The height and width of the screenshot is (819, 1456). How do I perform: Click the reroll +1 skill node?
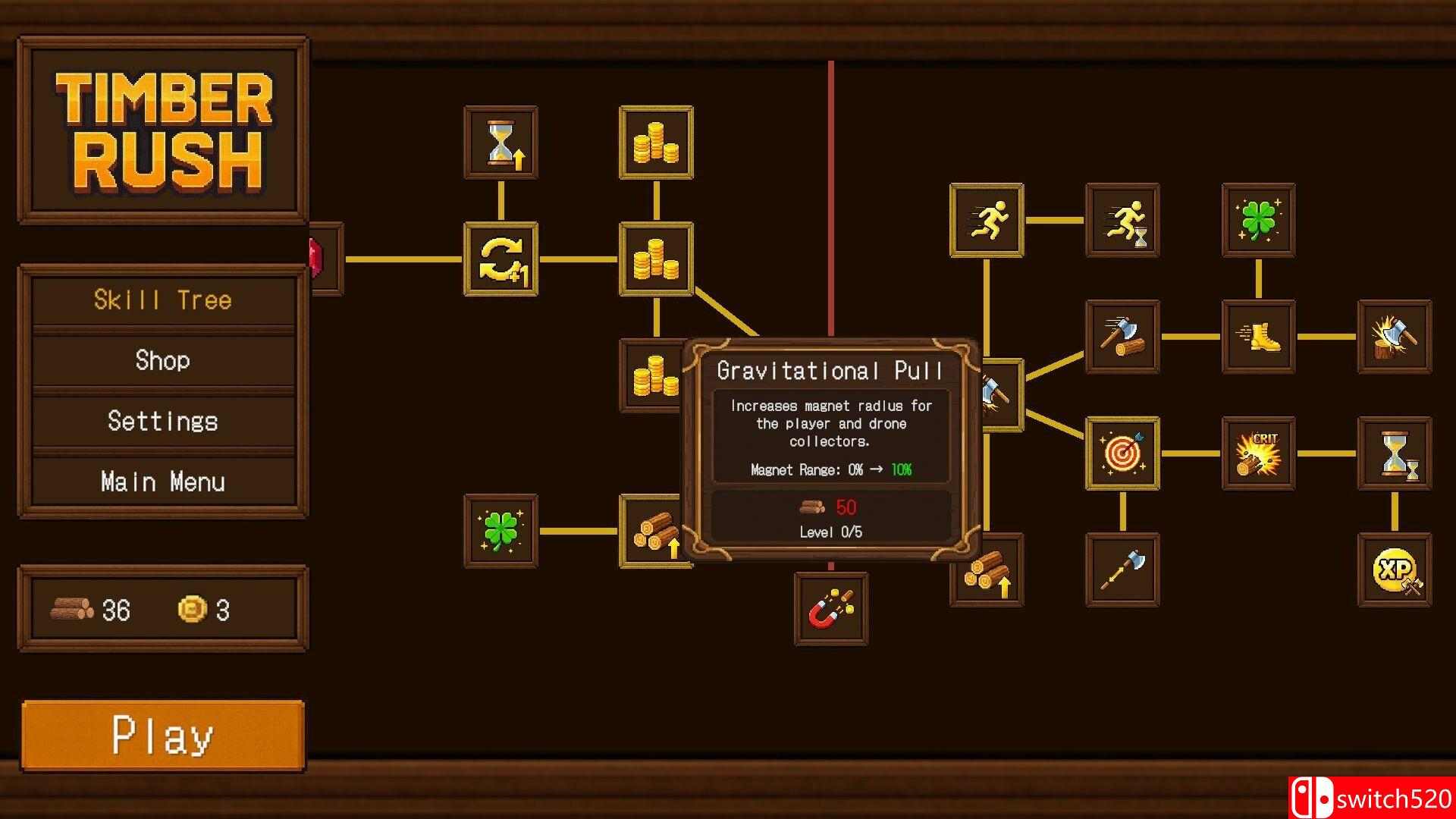tap(500, 262)
